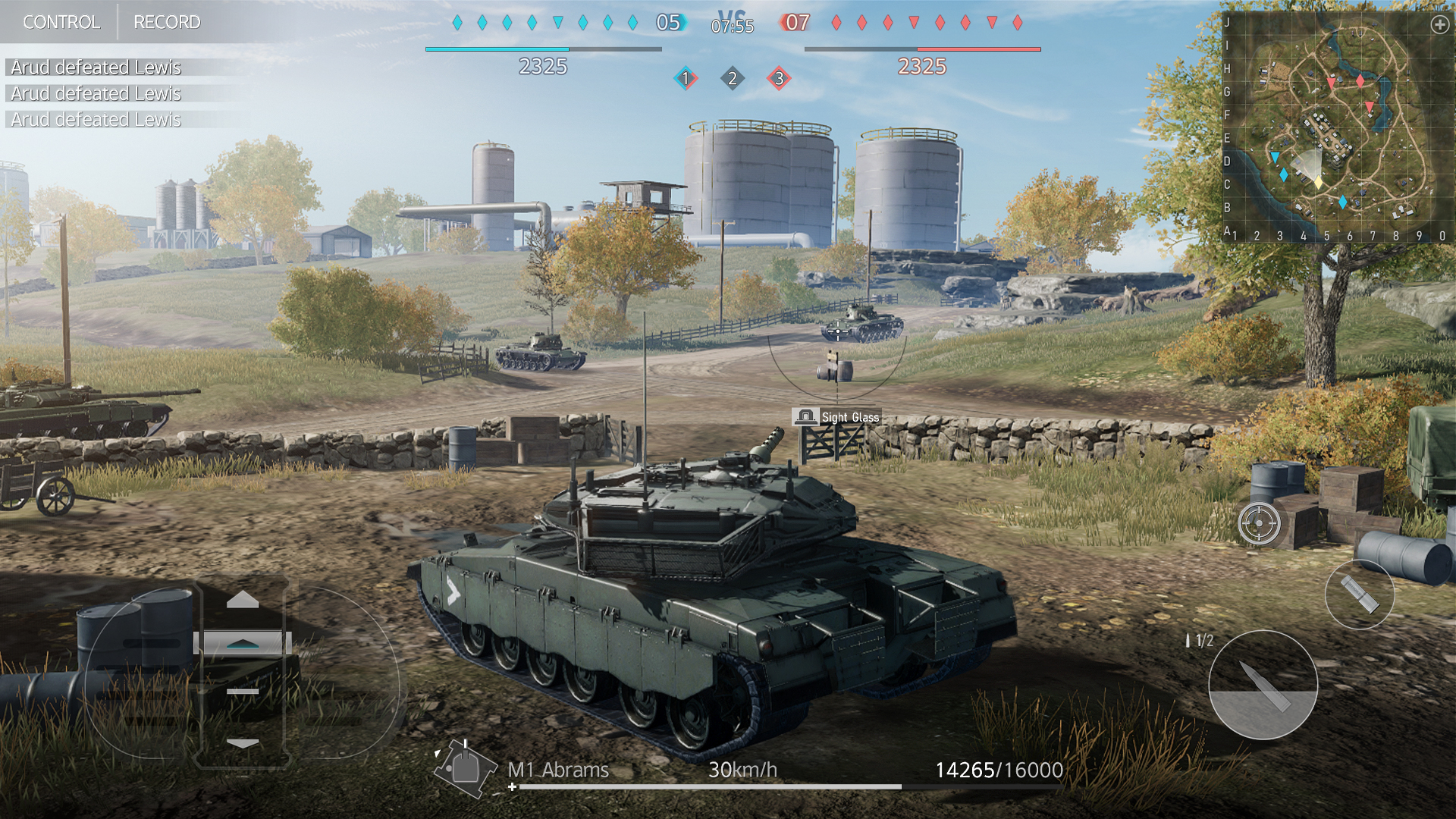Image resolution: width=1456 pixels, height=819 pixels.
Task: Switch to the RECORD tab
Action: (167, 22)
